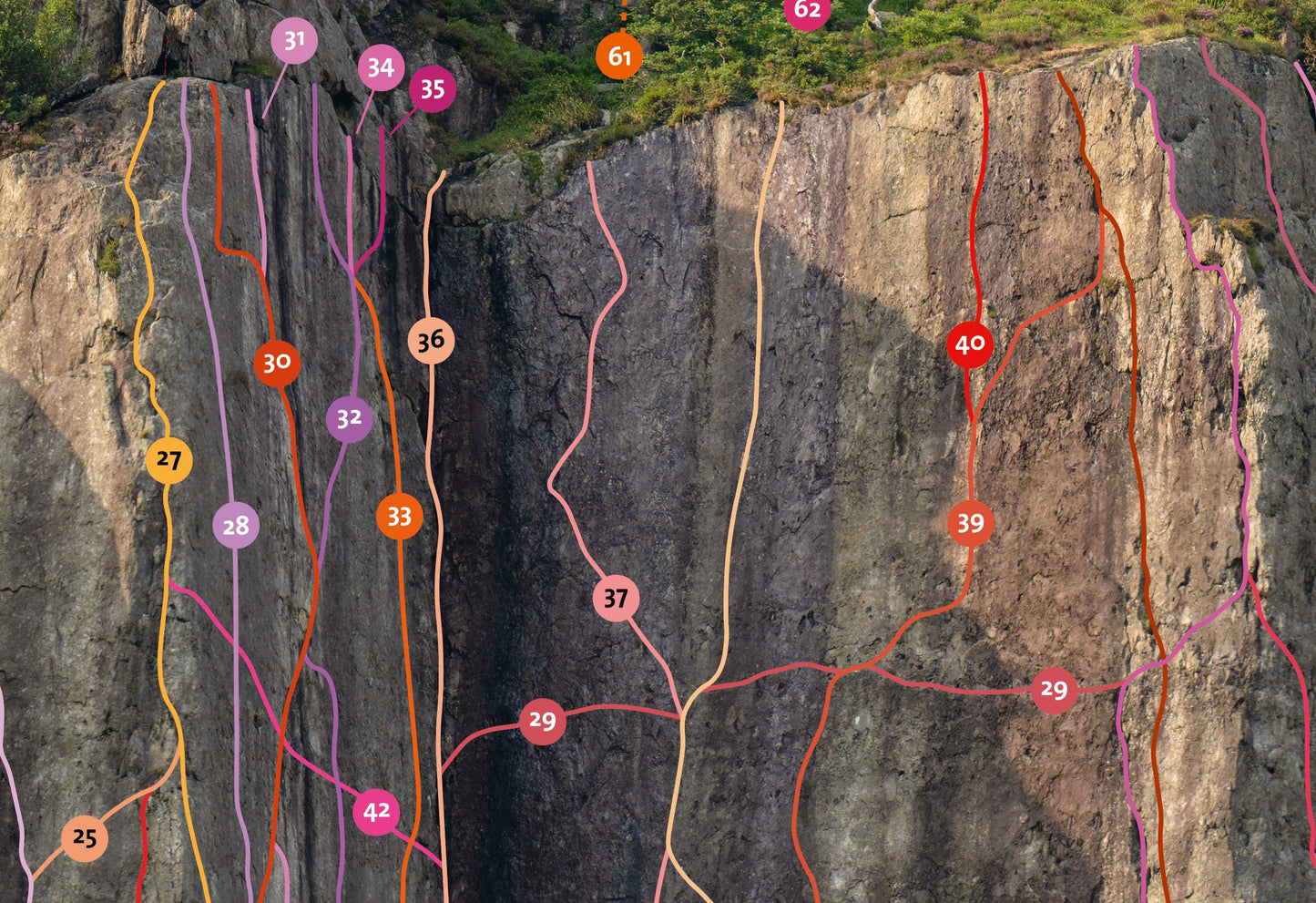Choose route marker number 35

click(433, 89)
